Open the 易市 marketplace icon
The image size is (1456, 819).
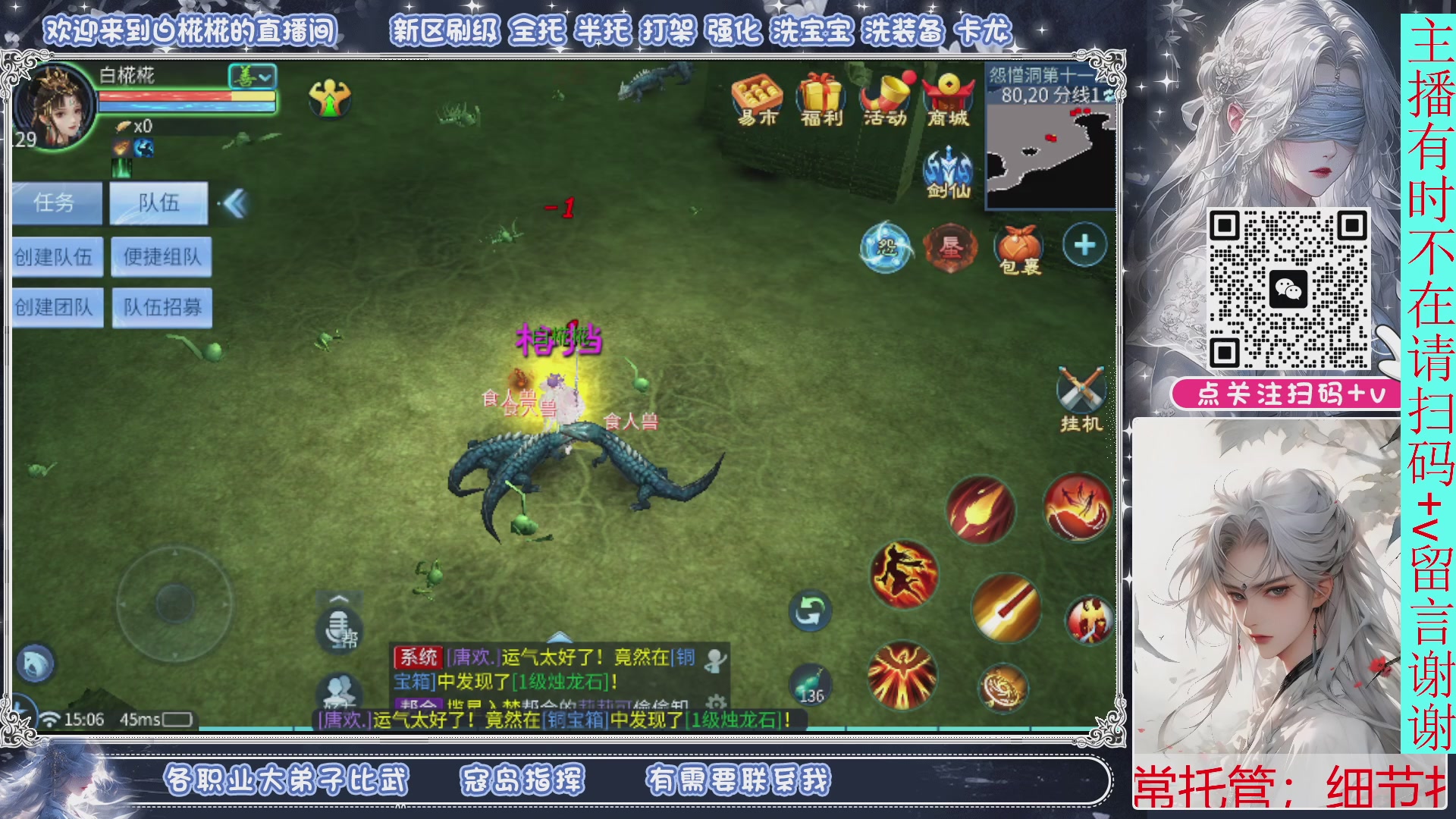[757, 97]
